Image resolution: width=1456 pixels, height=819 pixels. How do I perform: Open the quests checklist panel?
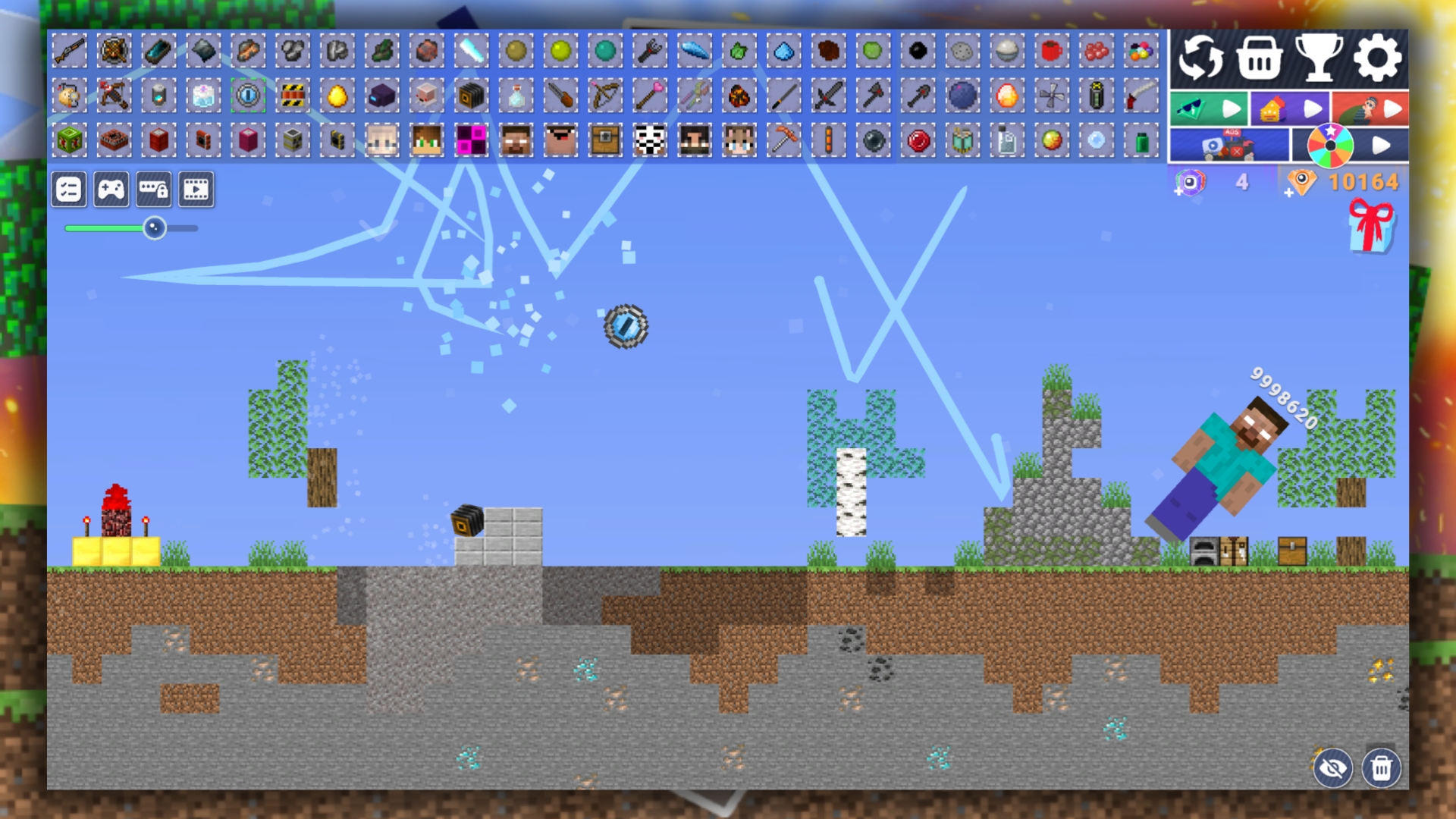pyautogui.click(x=68, y=190)
